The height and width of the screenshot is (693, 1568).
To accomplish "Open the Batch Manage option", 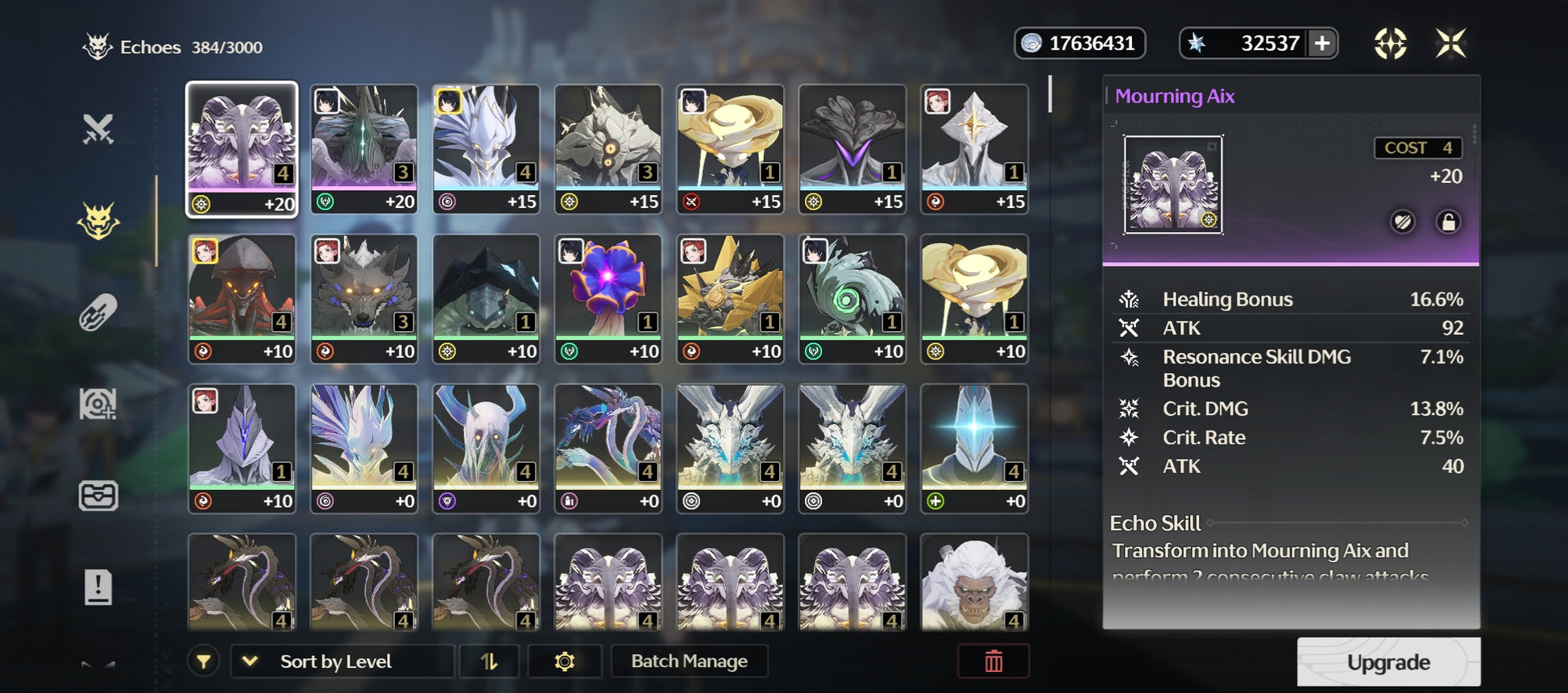I will click(689, 662).
